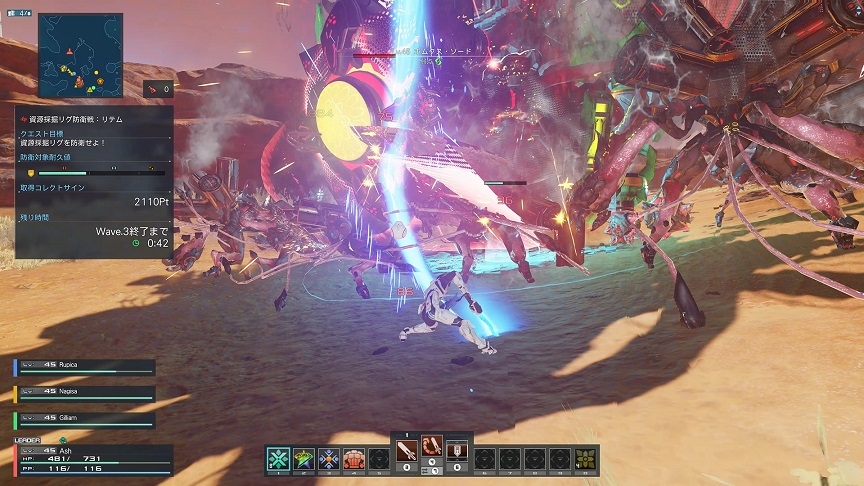Use the yellow flower item slot
This screenshot has width=864, height=486.
[587, 459]
